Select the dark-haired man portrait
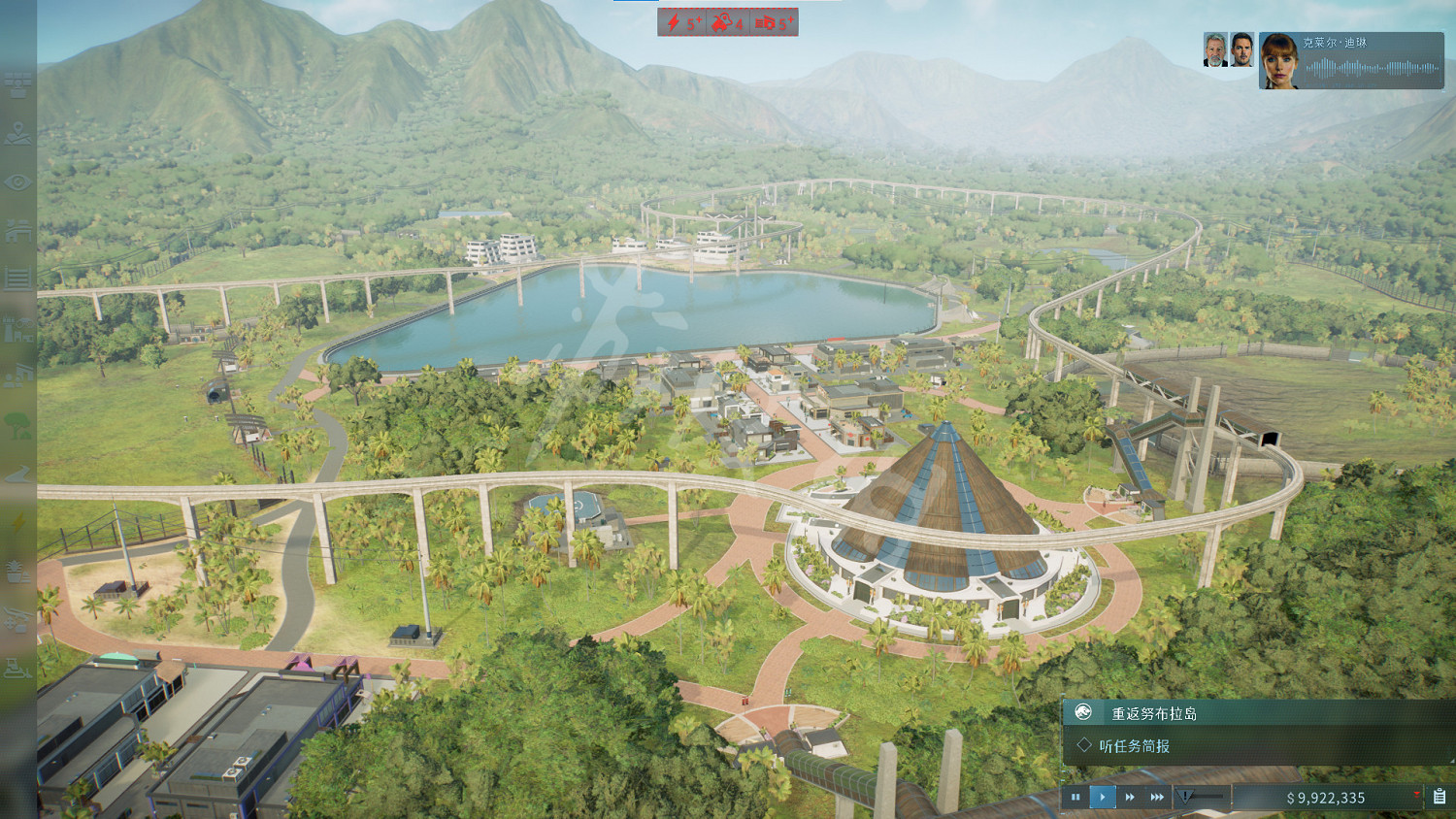 tap(1242, 50)
